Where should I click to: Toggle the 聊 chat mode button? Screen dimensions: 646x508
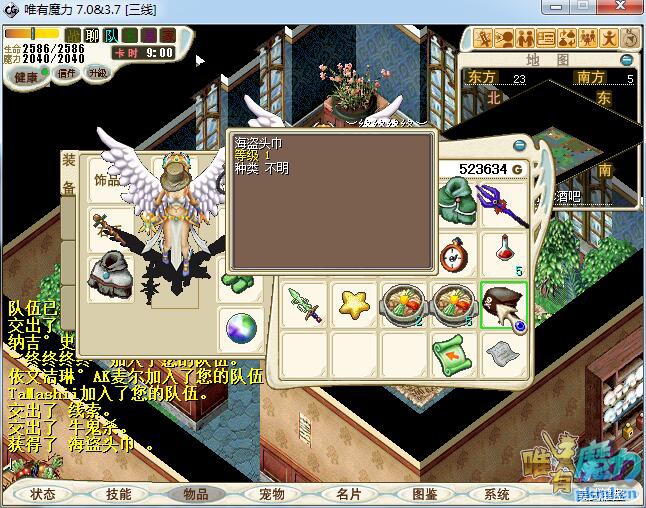point(92,36)
